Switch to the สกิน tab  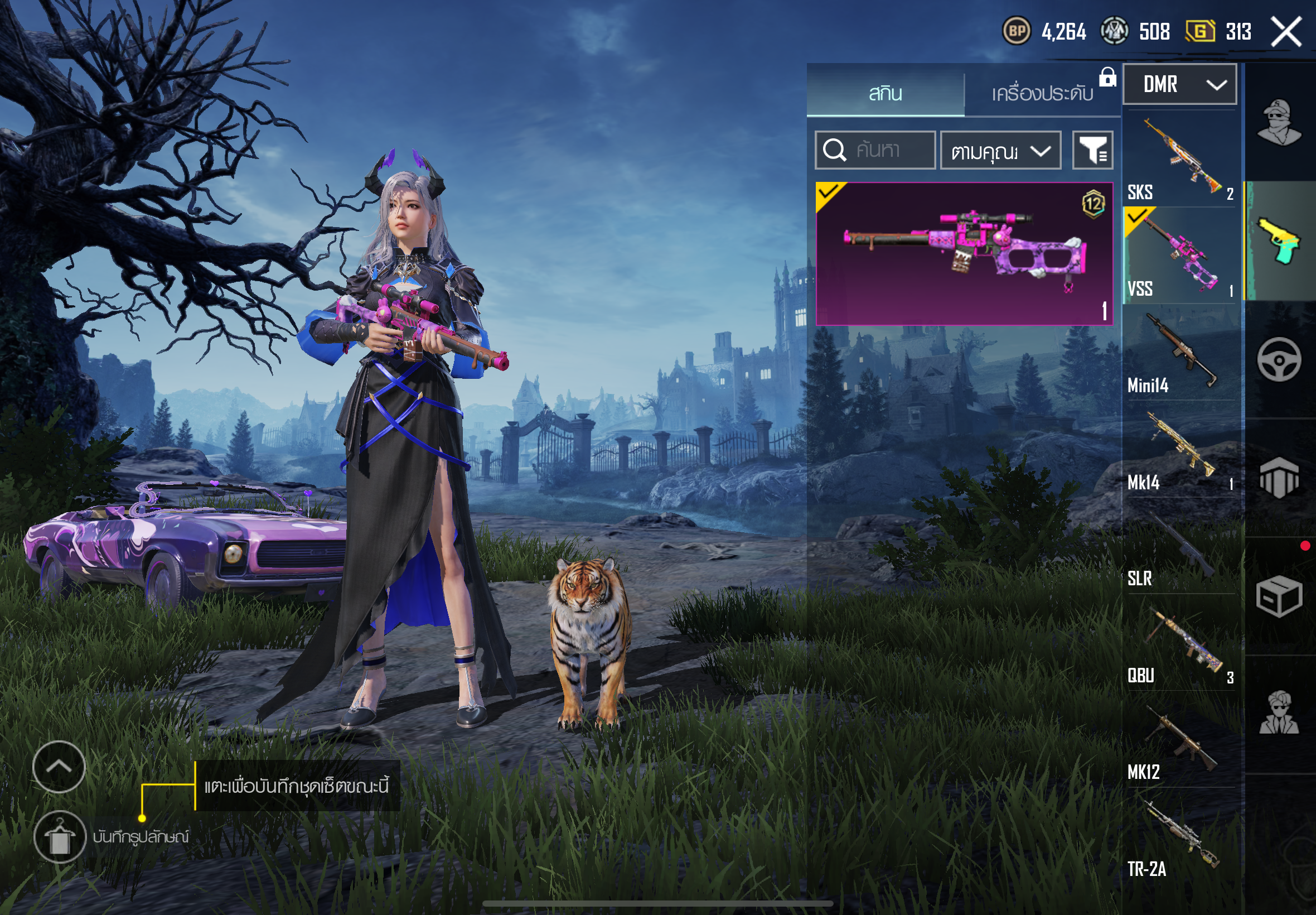(885, 93)
